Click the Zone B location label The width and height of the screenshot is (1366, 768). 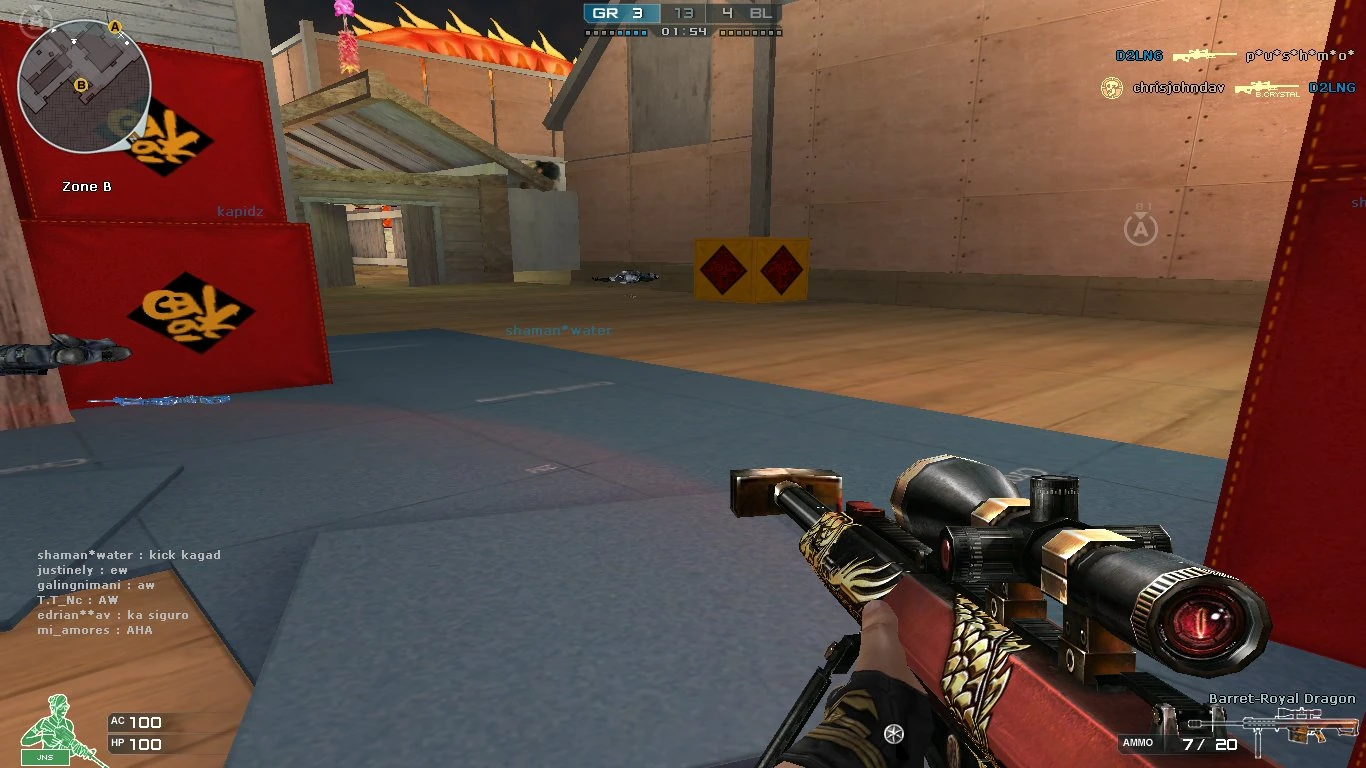[87, 186]
